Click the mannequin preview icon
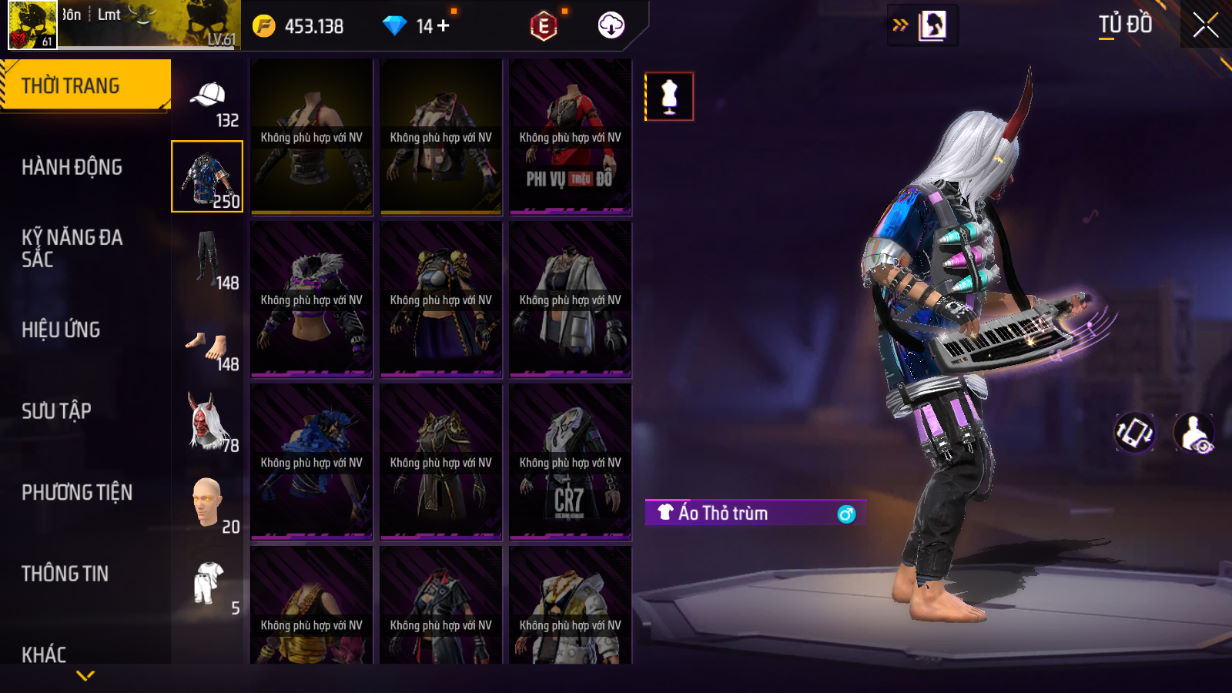1232x693 pixels. coord(669,96)
